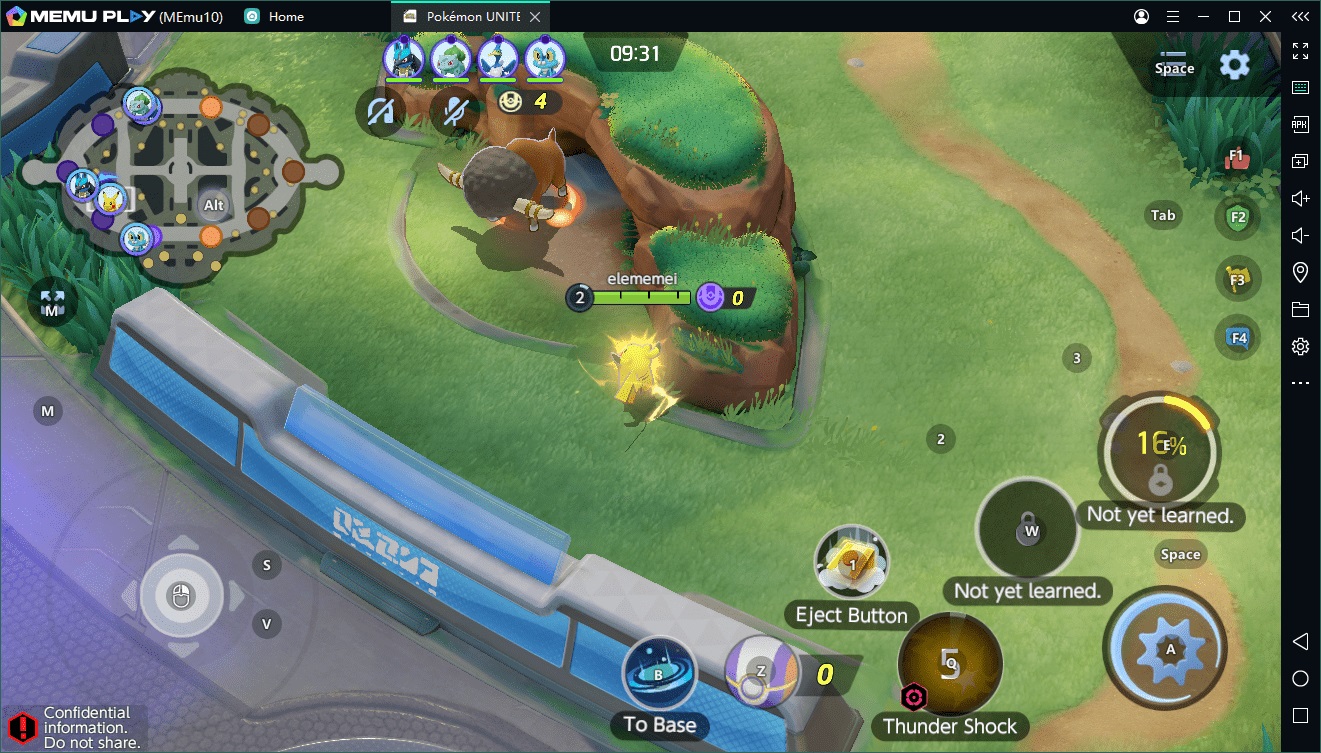The width and height of the screenshot is (1321, 753).
Task: Close the Pokémon UNITE tab
Action: point(536,17)
